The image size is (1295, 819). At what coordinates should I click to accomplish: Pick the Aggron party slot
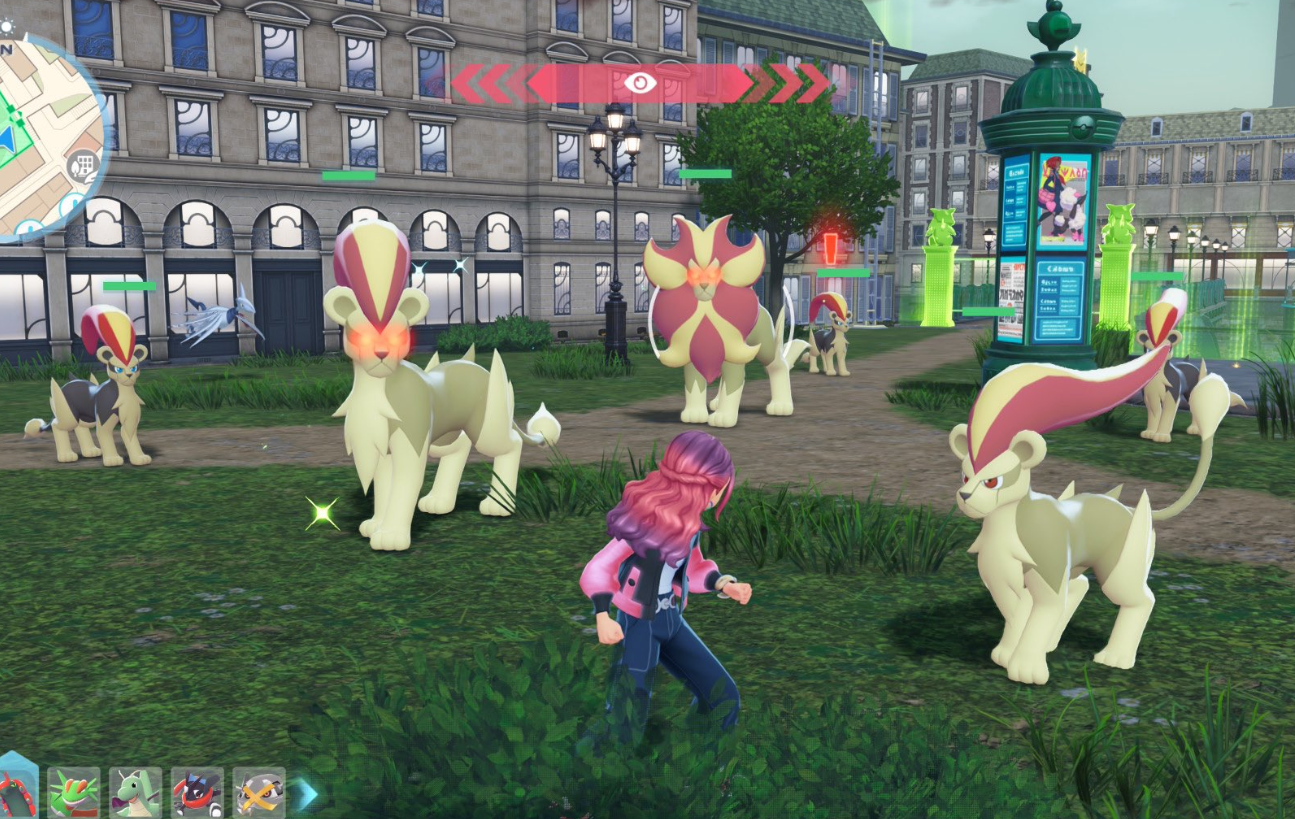click(259, 793)
